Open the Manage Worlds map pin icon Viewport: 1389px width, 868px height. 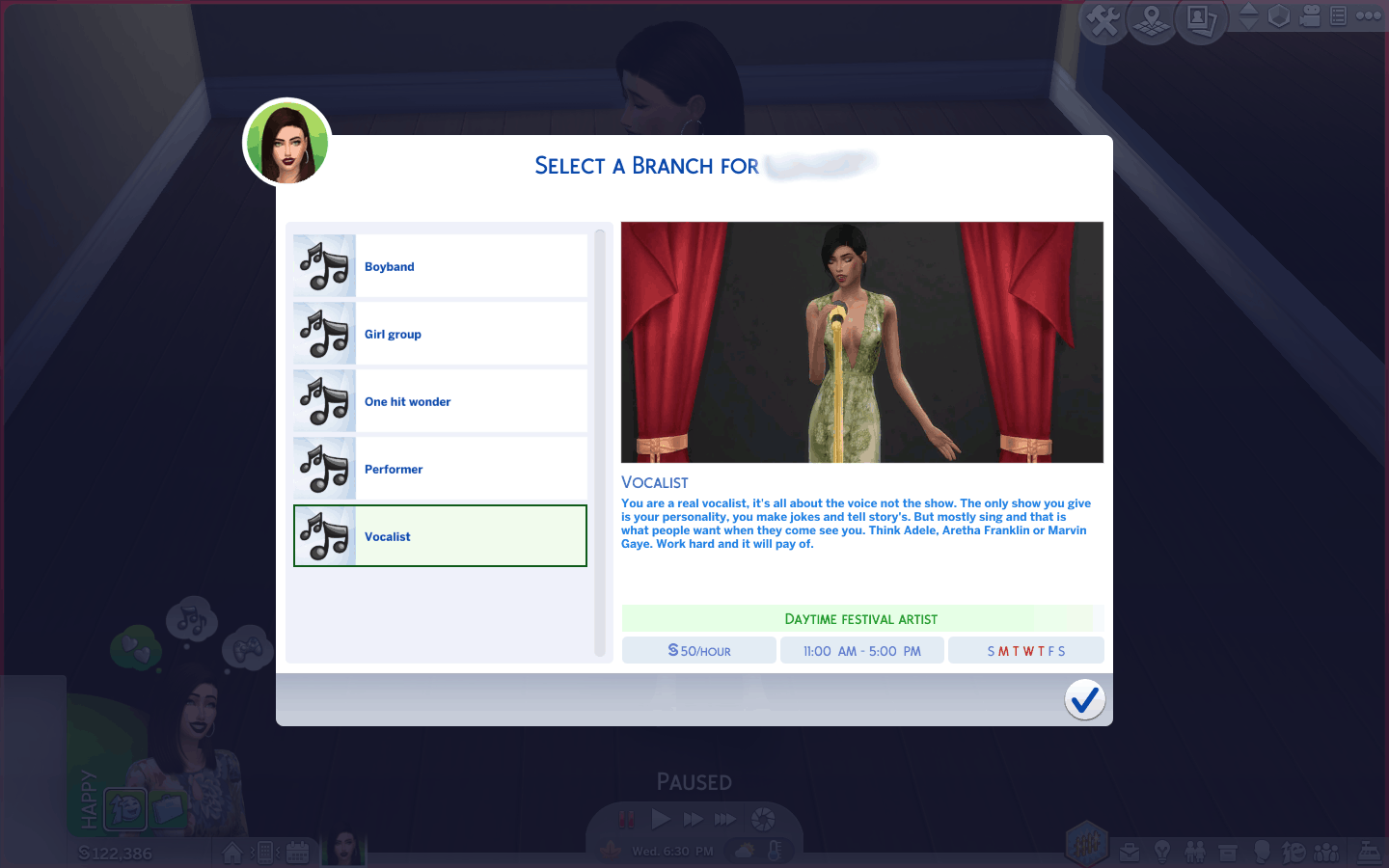[1152, 19]
